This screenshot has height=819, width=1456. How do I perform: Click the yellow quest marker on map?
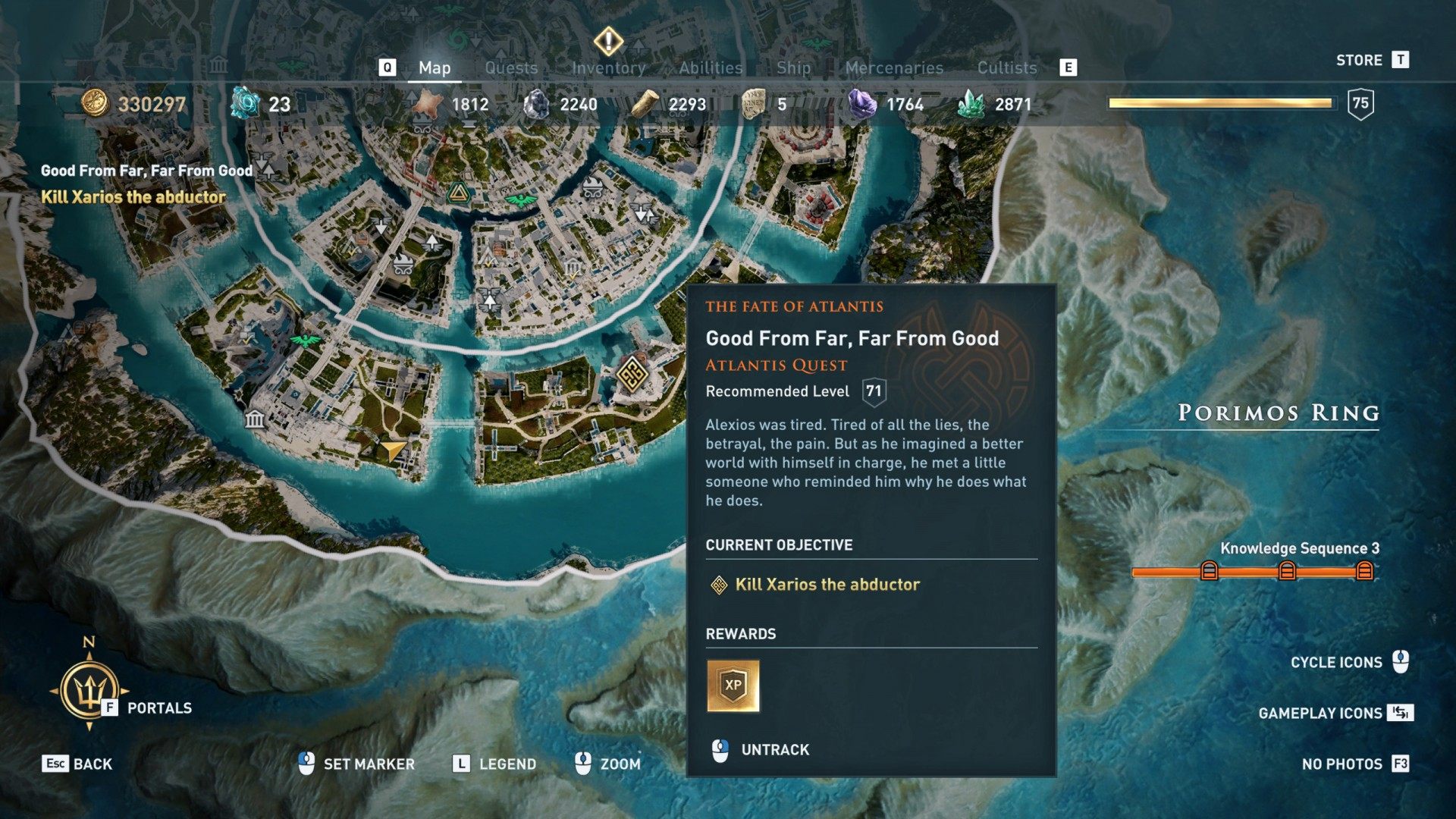(631, 373)
